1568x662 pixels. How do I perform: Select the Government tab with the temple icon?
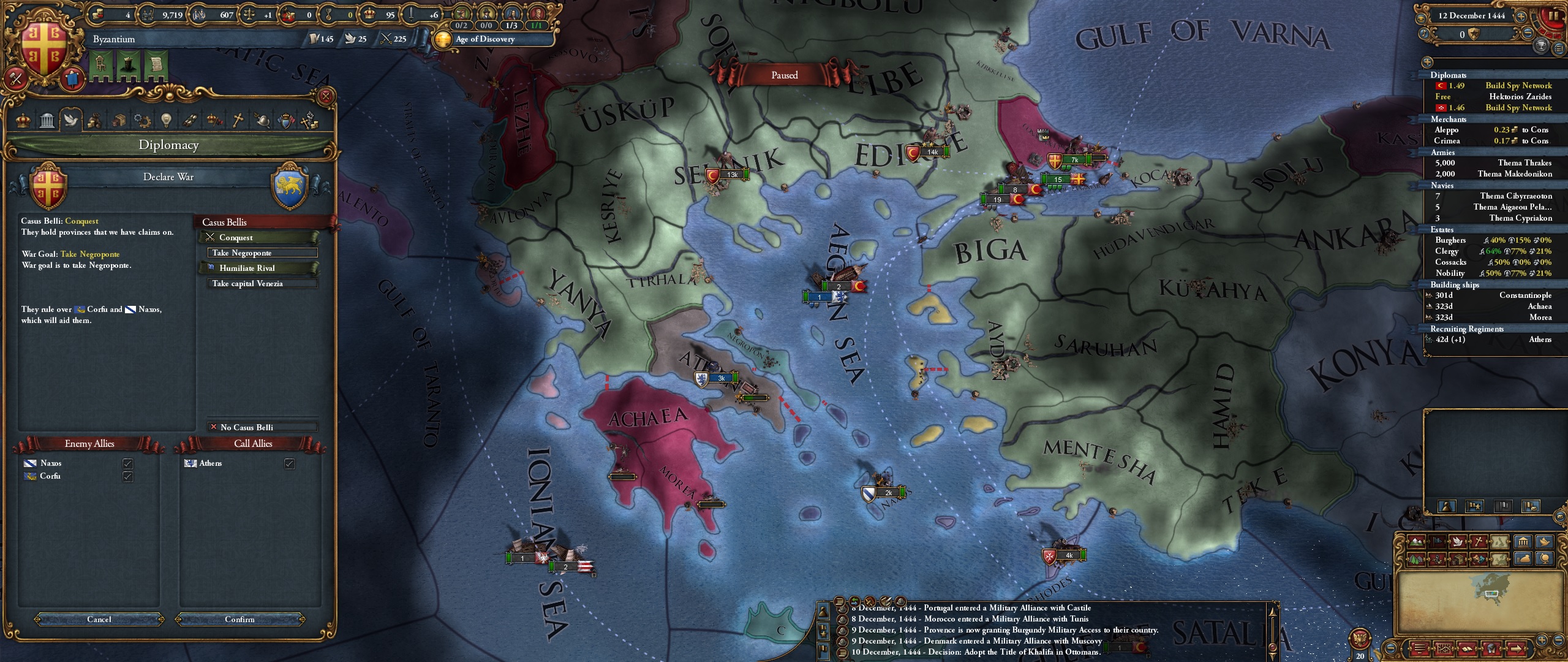(x=47, y=120)
